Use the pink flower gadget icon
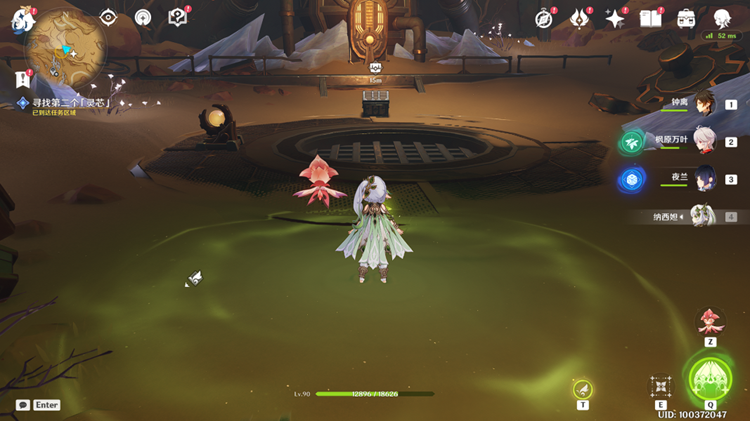This screenshot has width=750, height=421. pyautogui.click(x=710, y=322)
